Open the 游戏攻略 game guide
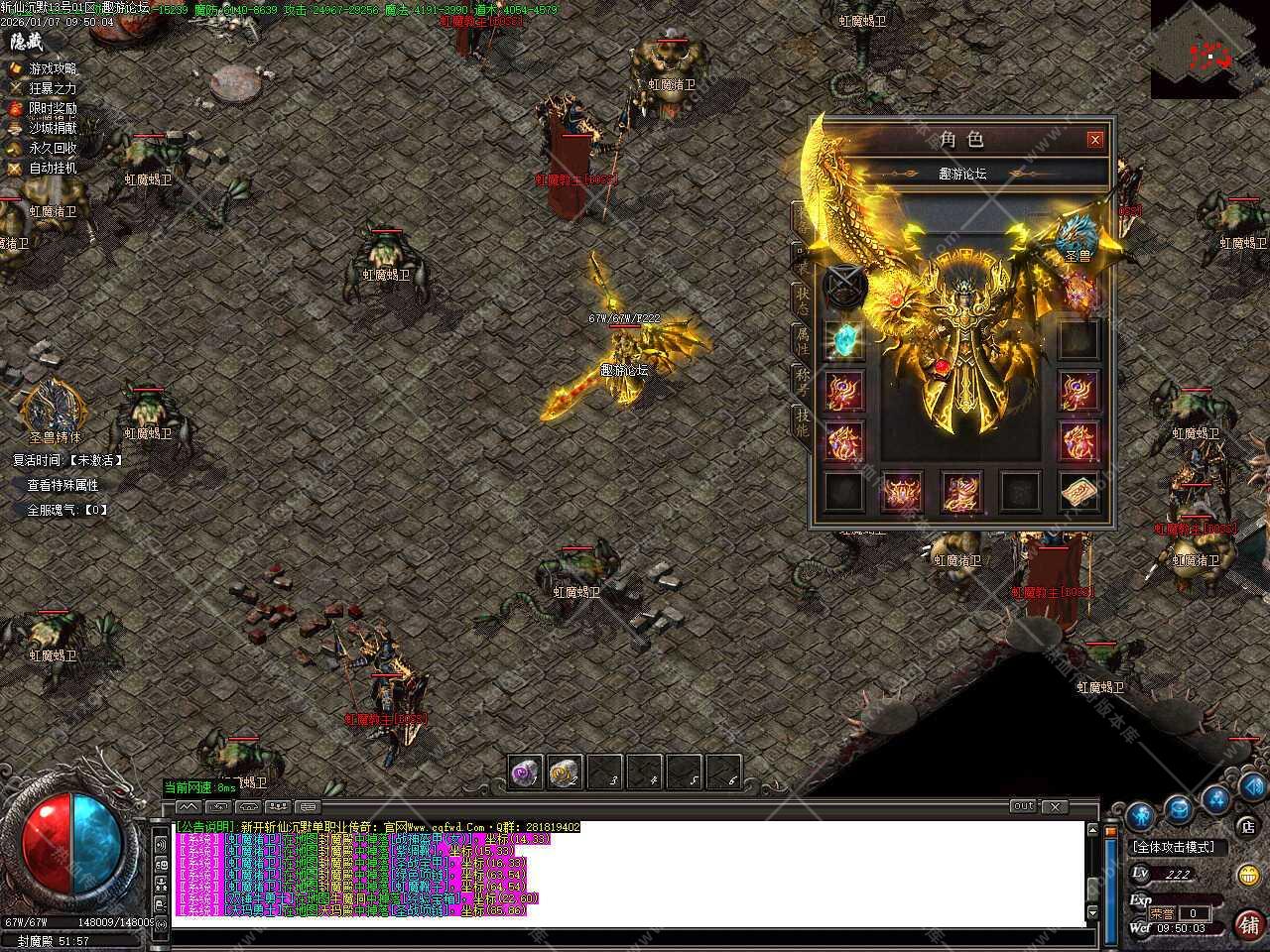1270x952 pixels. pyautogui.click(x=52, y=68)
